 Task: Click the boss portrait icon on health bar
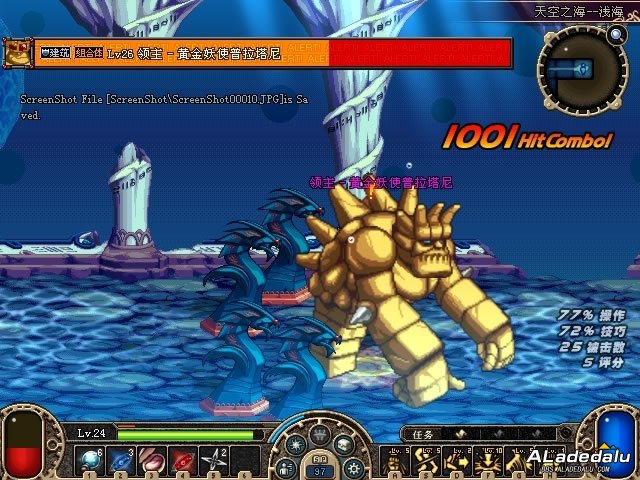[17, 51]
